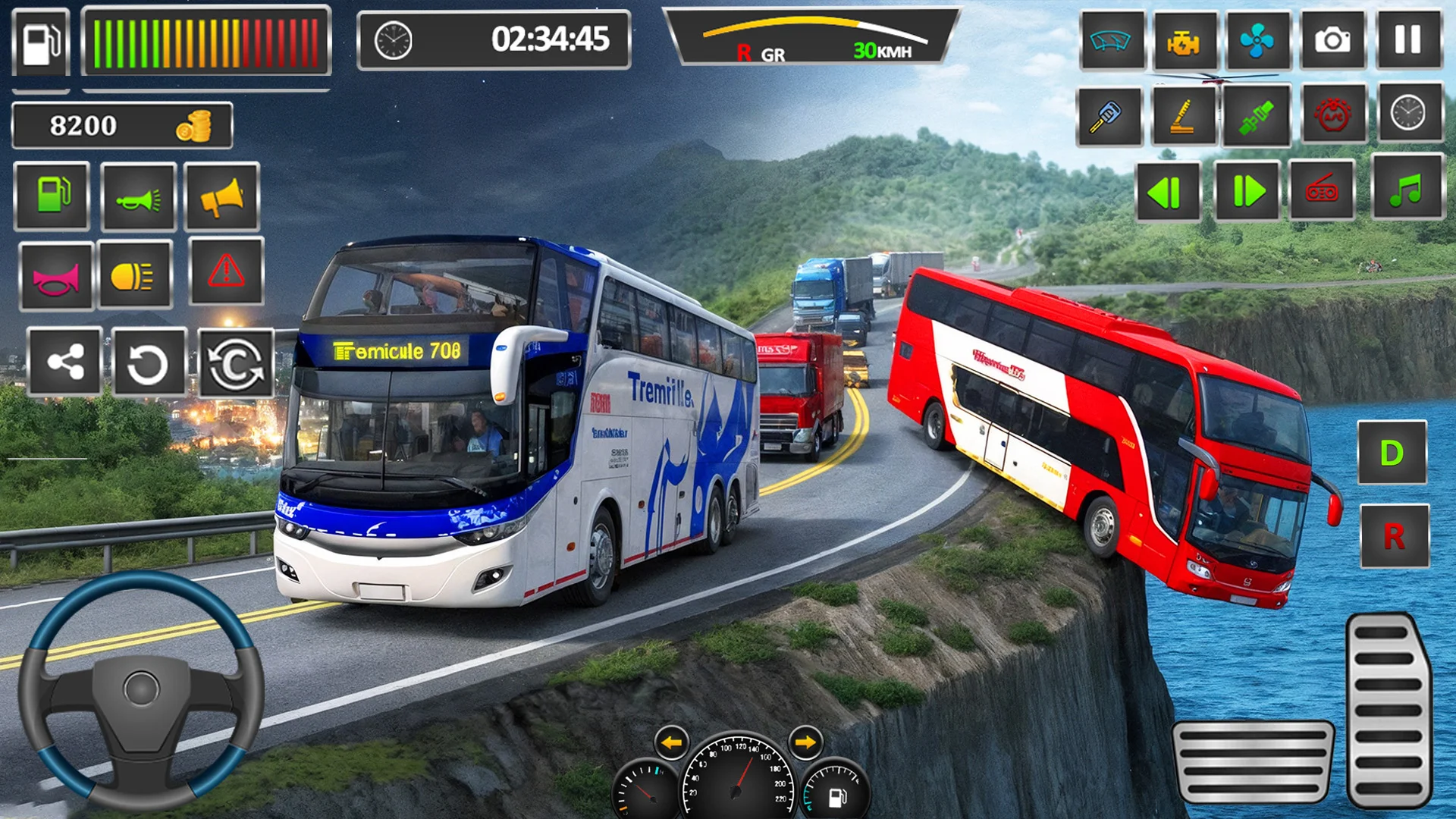Tap the ignition key button
Image resolution: width=1456 pixels, height=819 pixels.
tap(1108, 116)
